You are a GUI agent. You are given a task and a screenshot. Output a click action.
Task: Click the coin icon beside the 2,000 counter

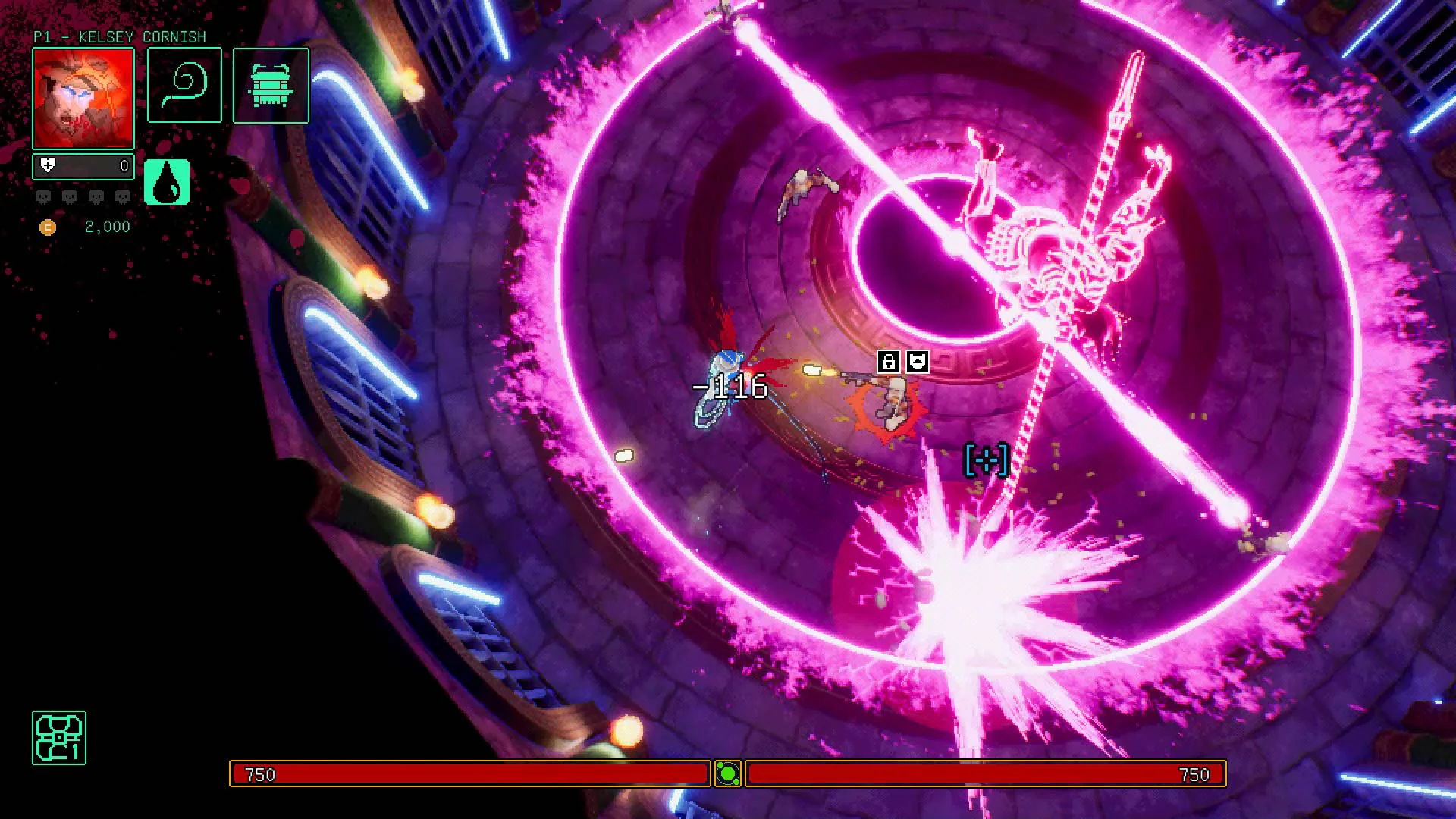(49, 227)
